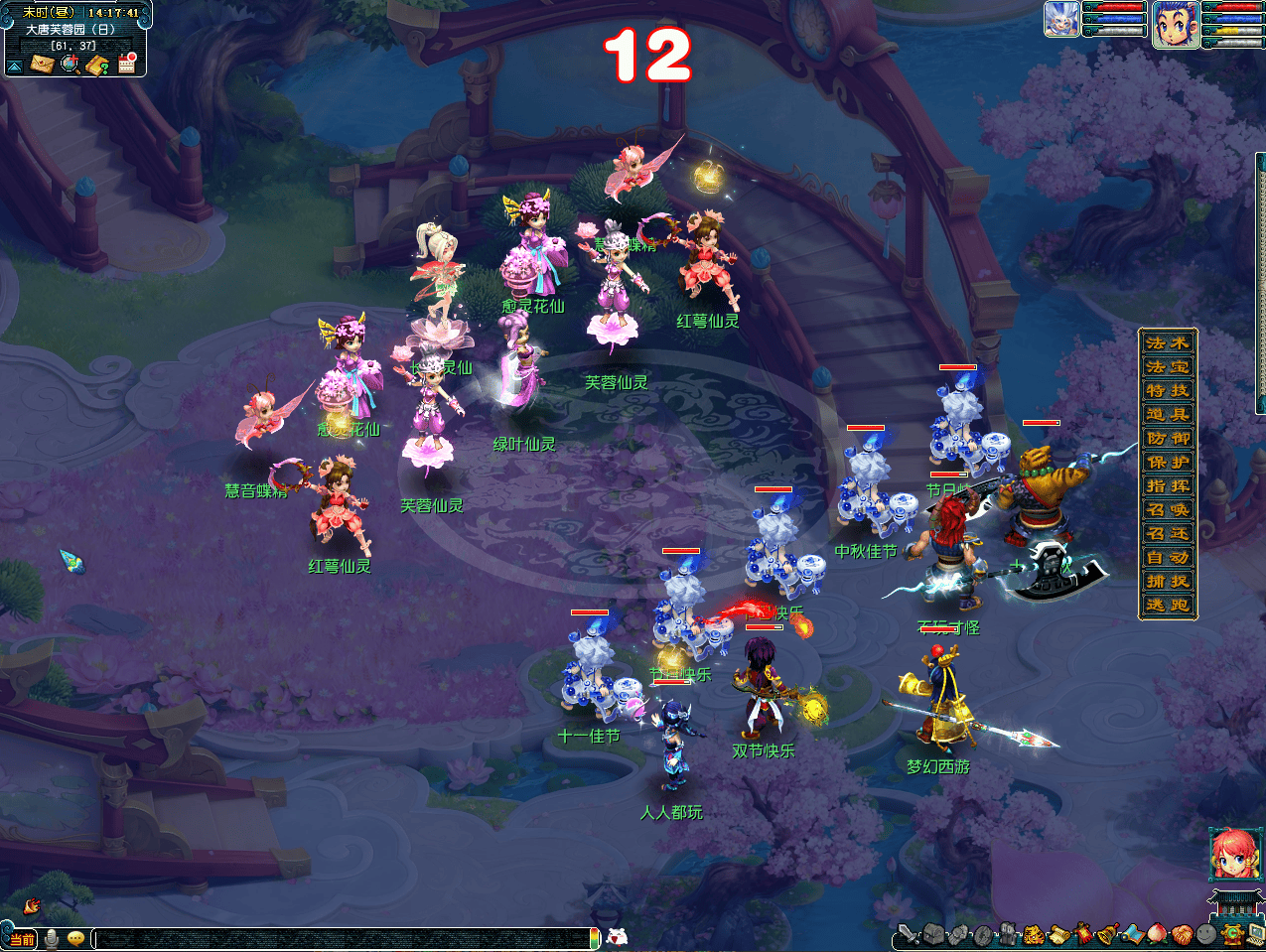Switch the 当前 chat channel selector
Image resolution: width=1266 pixels, height=952 pixels.
[21, 939]
